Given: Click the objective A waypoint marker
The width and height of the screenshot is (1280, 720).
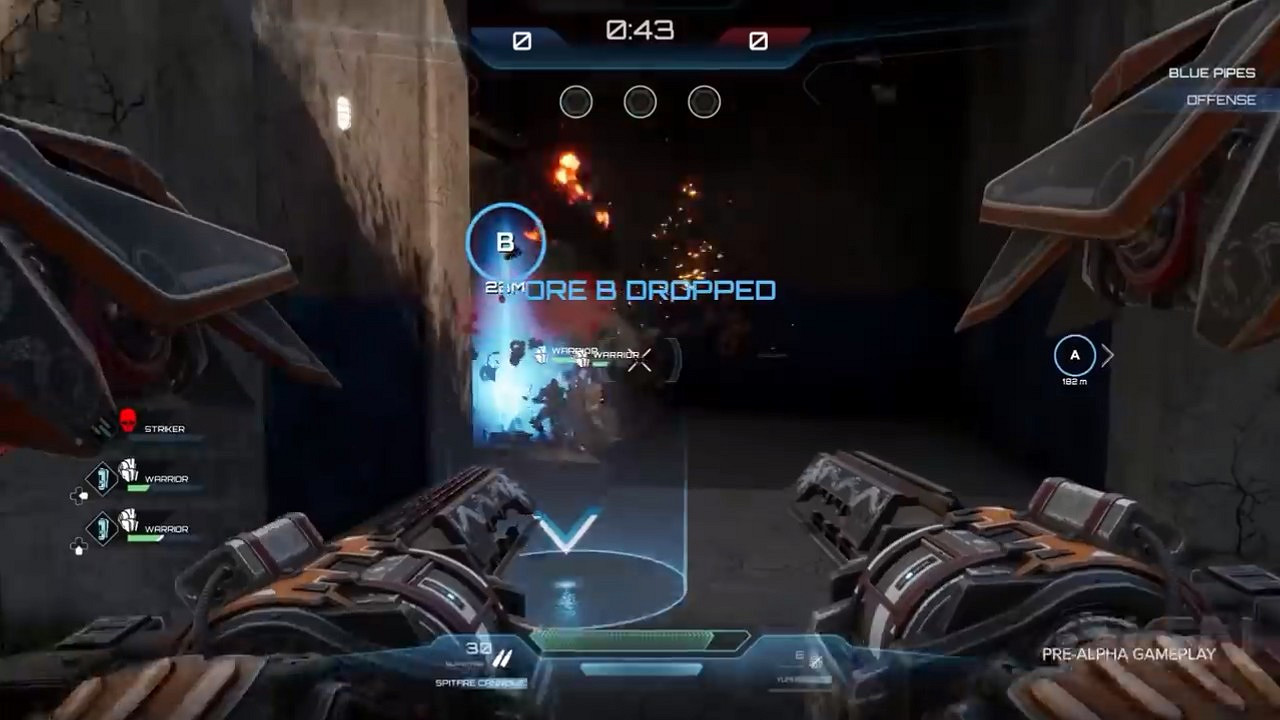Looking at the screenshot, I should coord(1075,355).
